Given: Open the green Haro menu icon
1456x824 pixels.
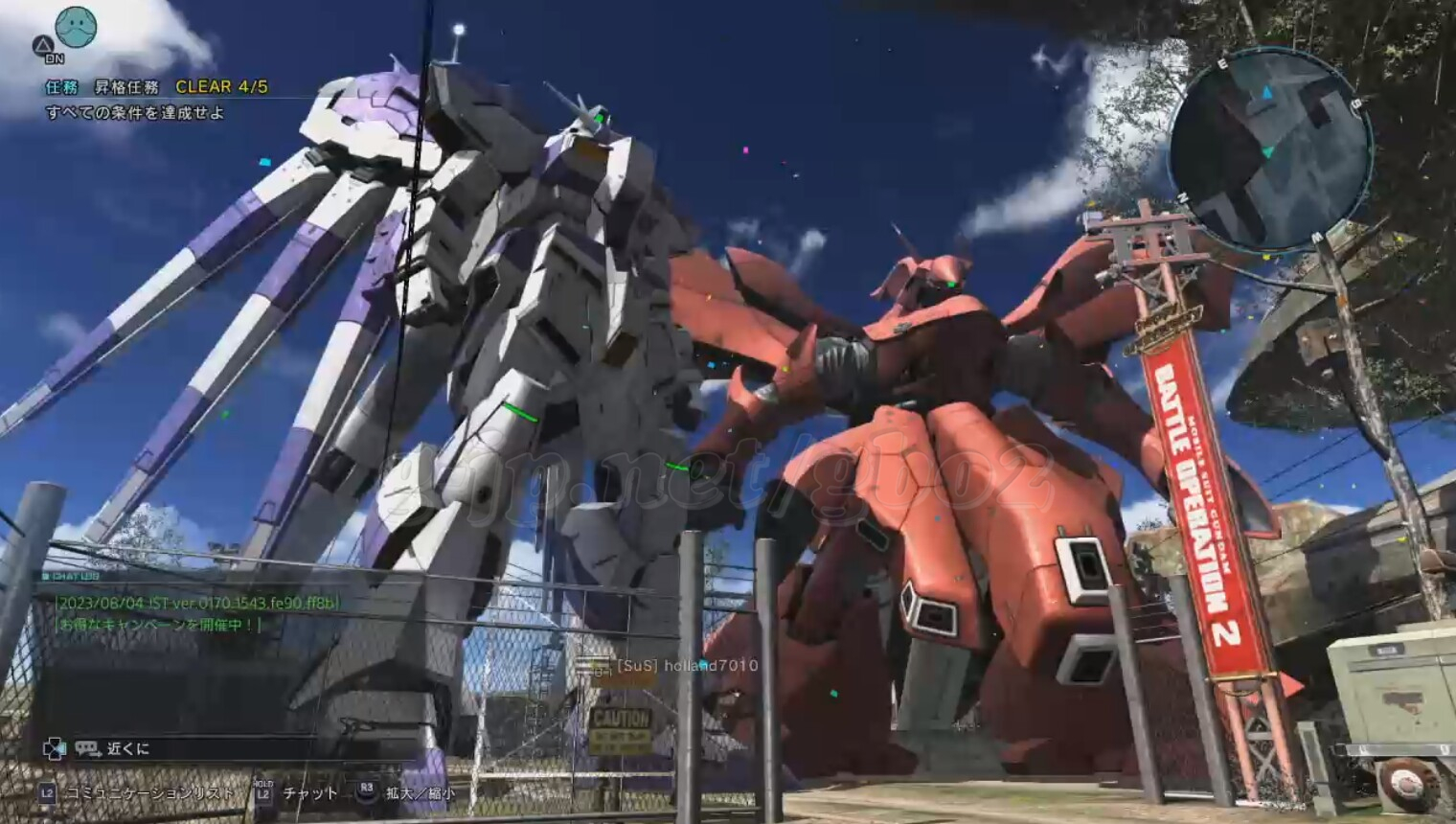Looking at the screenshot, I should pyautogui.click(x=77, y=27).
